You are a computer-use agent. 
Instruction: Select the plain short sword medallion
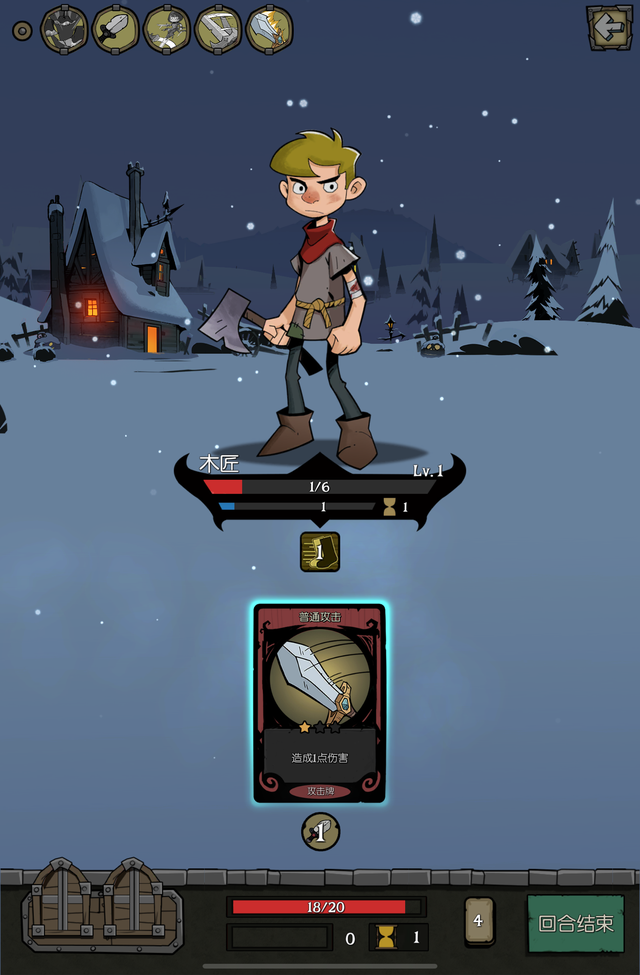pyautogui.click(x=116, y=29)
